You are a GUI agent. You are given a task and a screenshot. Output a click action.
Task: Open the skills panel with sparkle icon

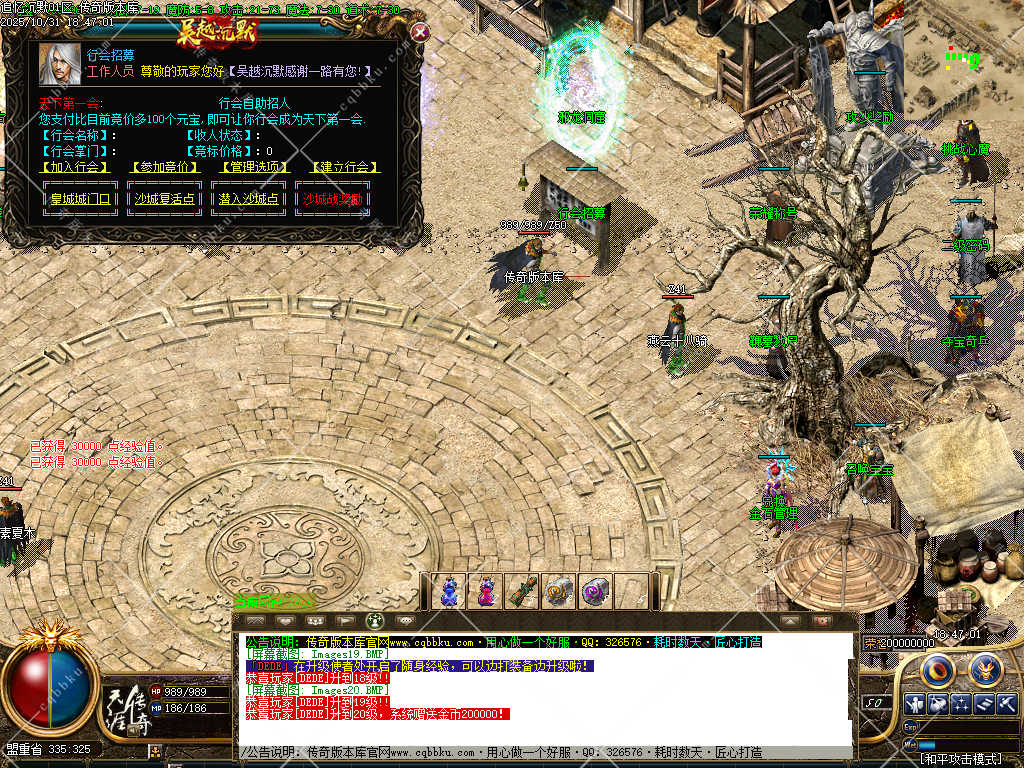961,704
